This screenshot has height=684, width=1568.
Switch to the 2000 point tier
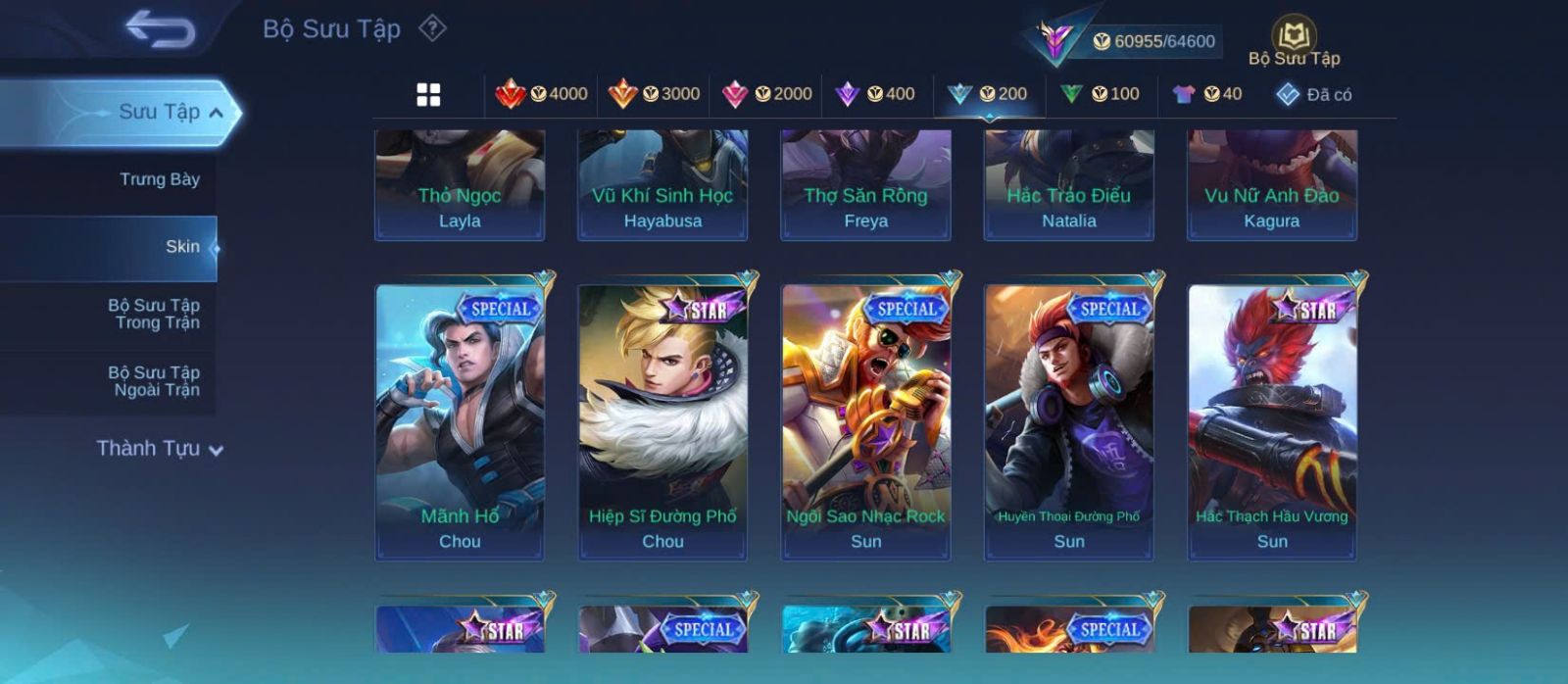pos(766,94)
